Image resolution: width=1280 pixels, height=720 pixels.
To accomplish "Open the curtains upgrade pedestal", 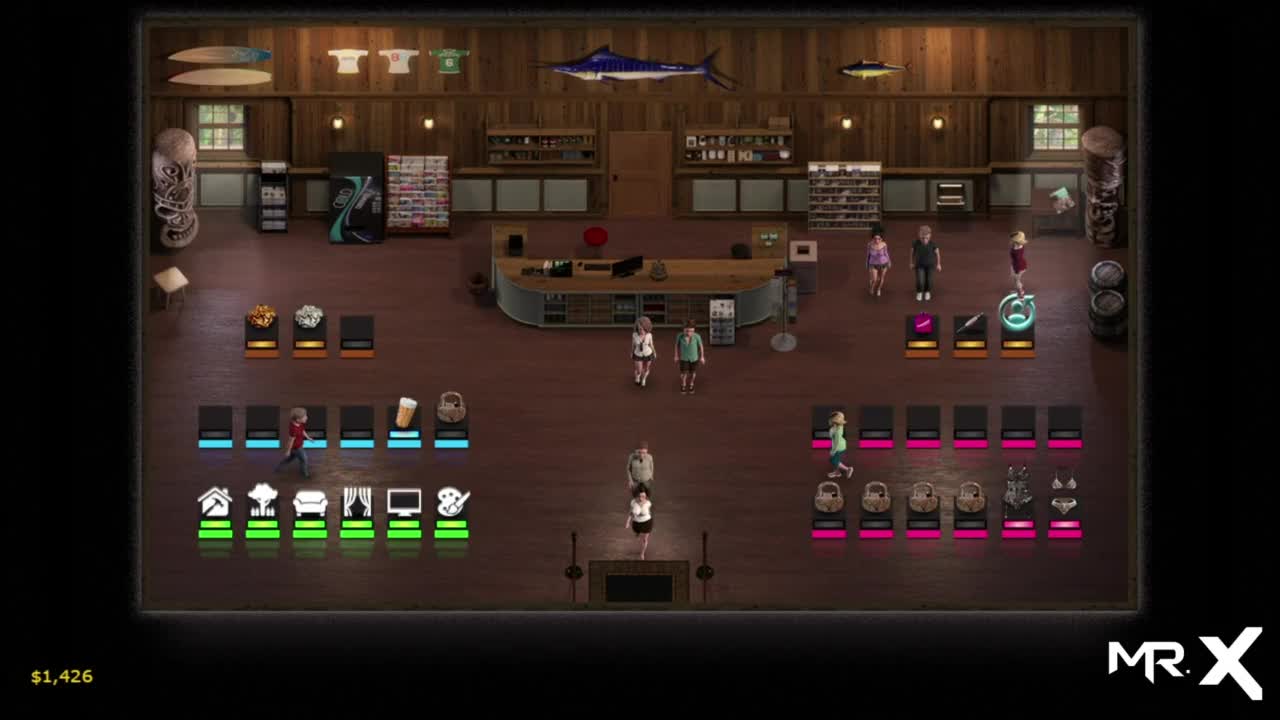I will tap(357, 502).
